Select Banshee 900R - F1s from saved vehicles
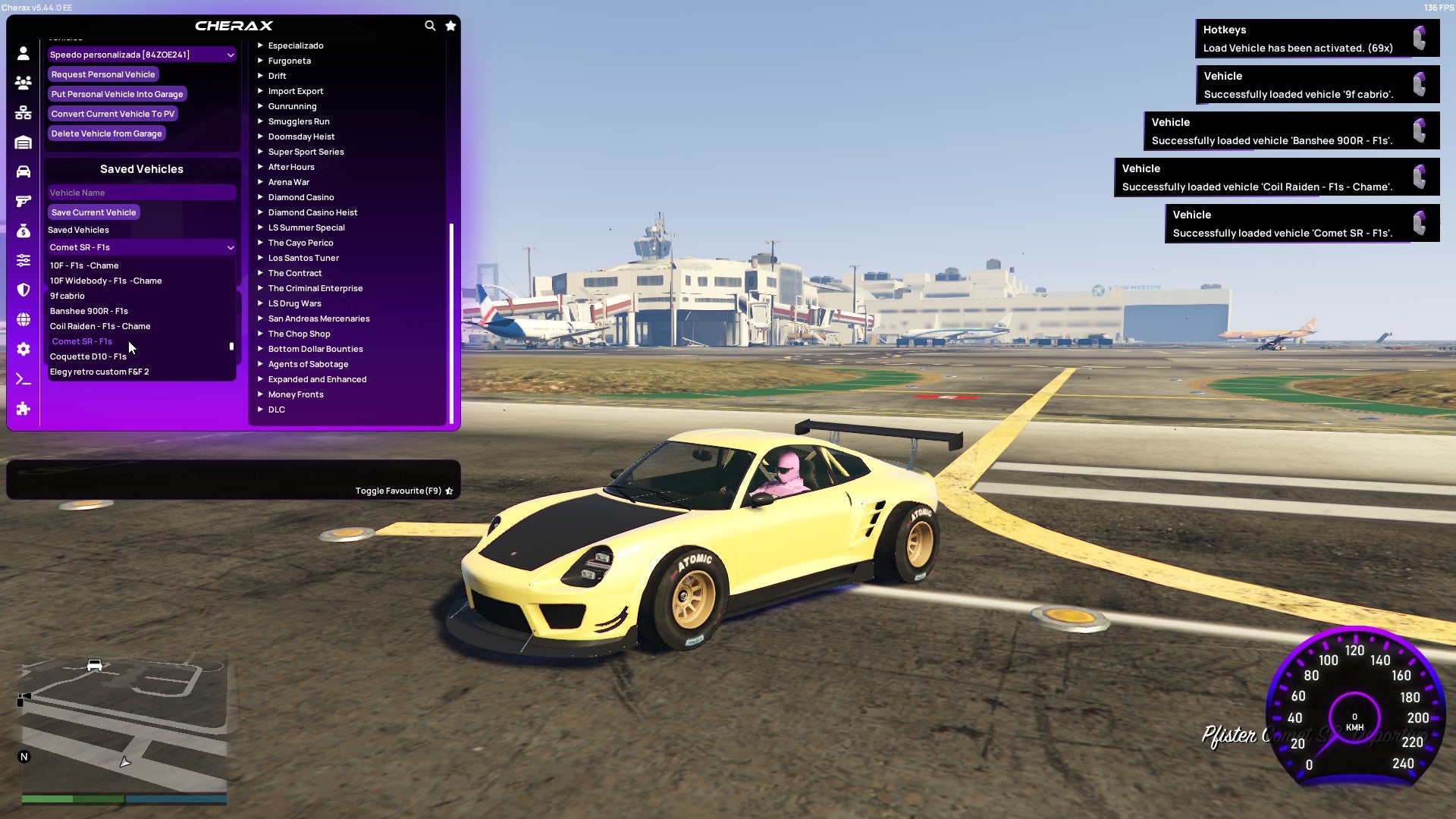 pyautogui.click(x=88, y=311)
